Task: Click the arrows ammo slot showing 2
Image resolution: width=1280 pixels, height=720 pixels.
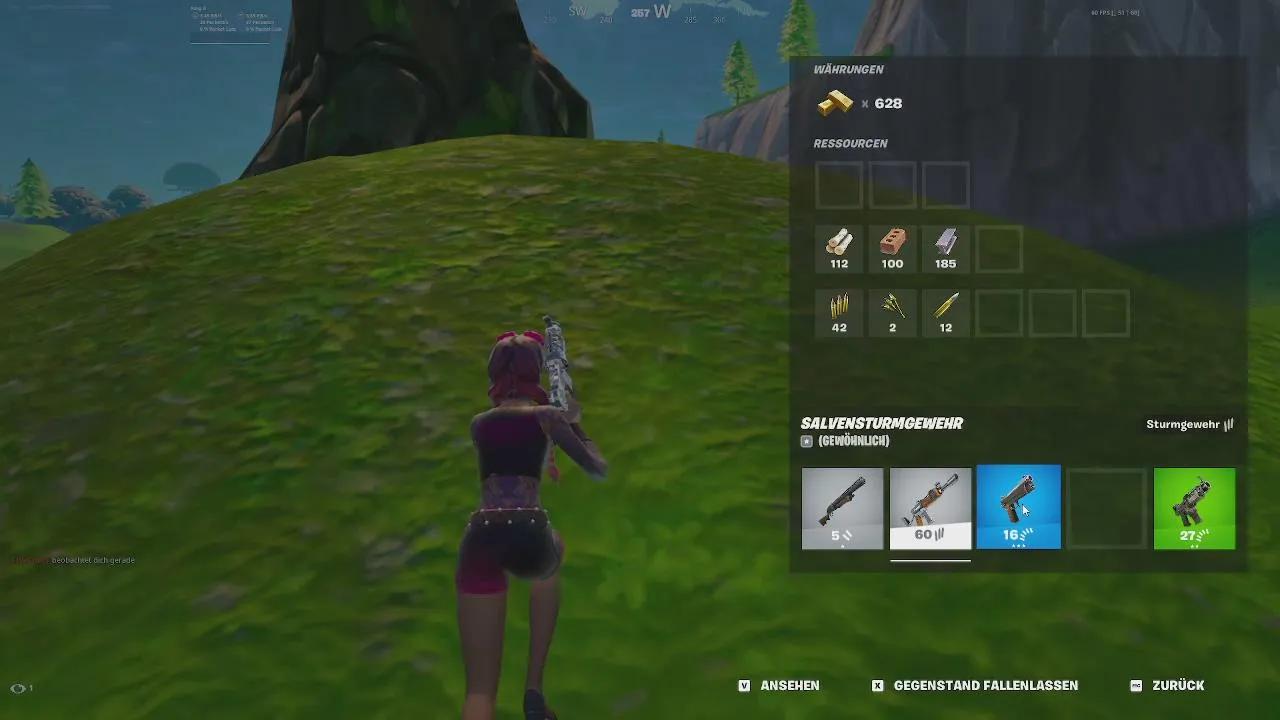Action: [x=892, y=312]
